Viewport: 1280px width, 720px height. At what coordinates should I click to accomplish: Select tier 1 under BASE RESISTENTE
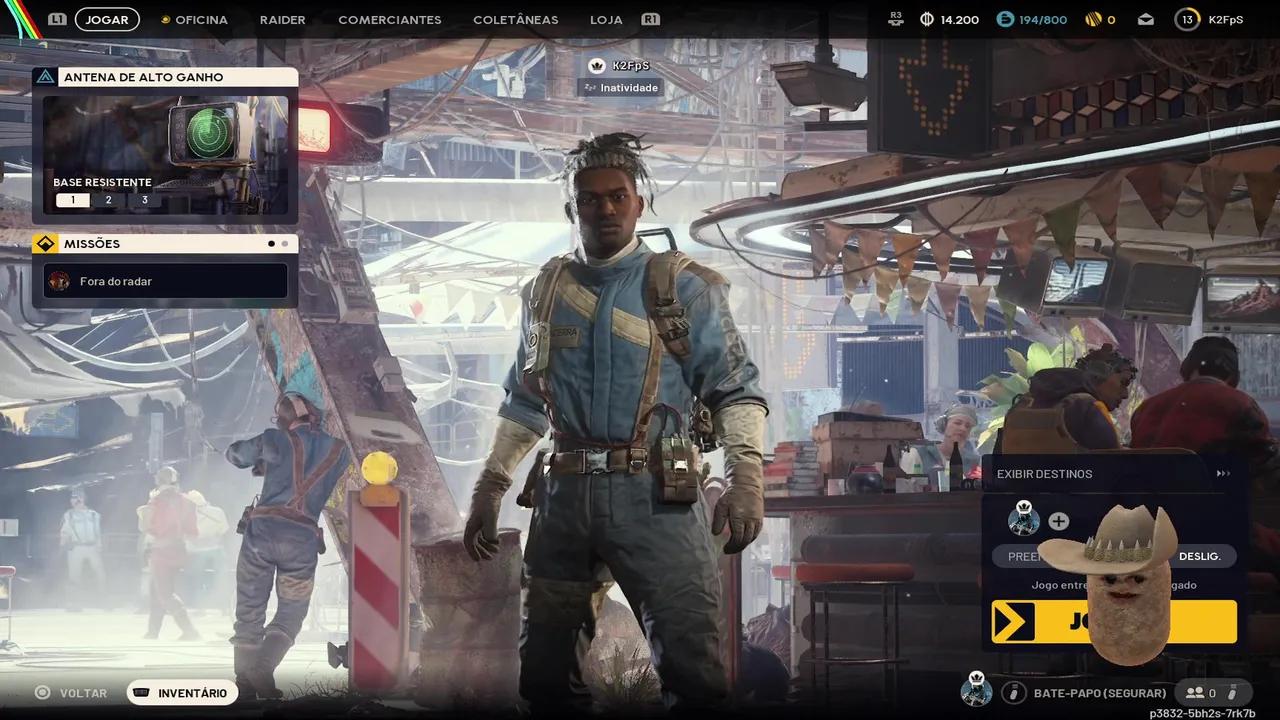click(72, 199)
